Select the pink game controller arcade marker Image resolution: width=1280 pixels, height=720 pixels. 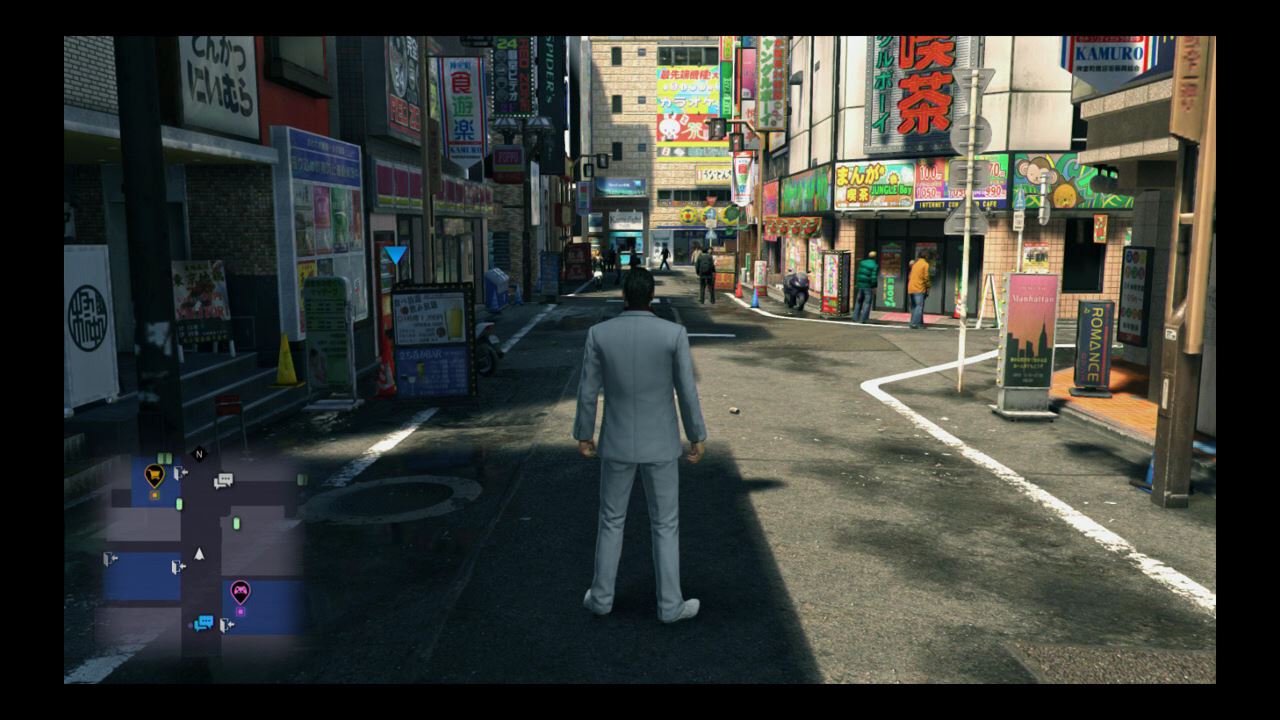240,590
